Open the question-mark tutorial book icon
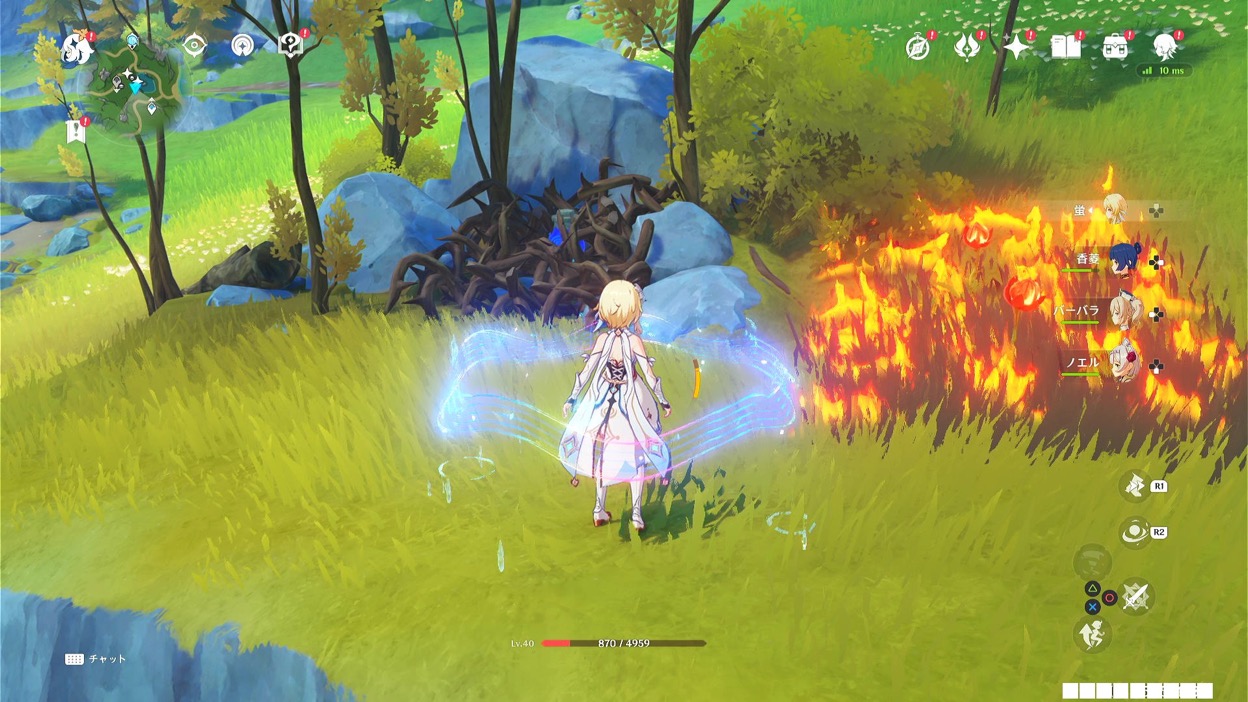 [290, 45]
